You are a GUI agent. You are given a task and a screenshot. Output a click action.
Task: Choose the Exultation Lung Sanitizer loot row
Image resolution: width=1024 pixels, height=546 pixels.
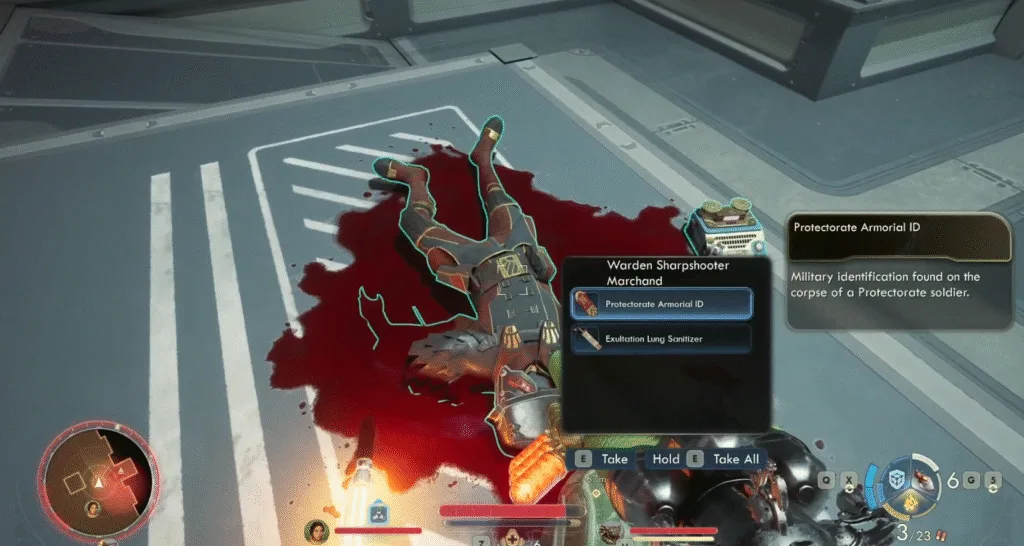(659, 339)
